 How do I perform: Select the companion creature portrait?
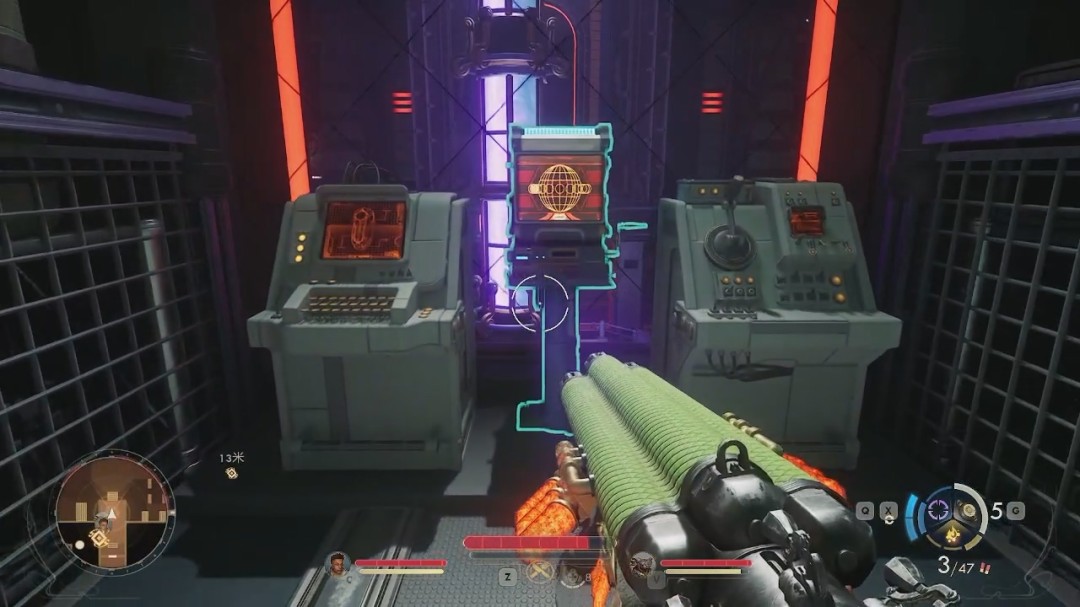coord(644,565)
